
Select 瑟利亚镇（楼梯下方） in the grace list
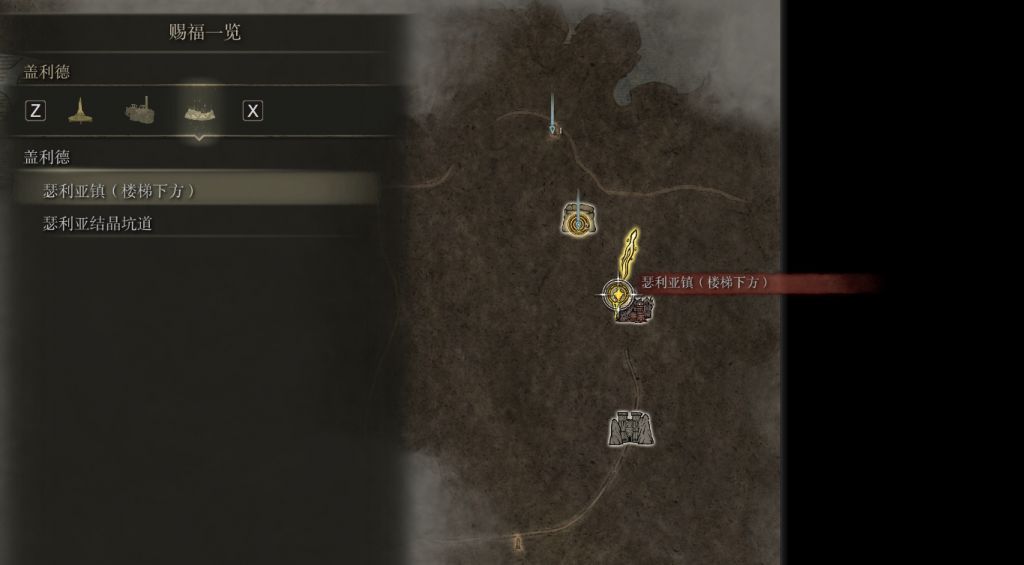(x=119, y=191)
